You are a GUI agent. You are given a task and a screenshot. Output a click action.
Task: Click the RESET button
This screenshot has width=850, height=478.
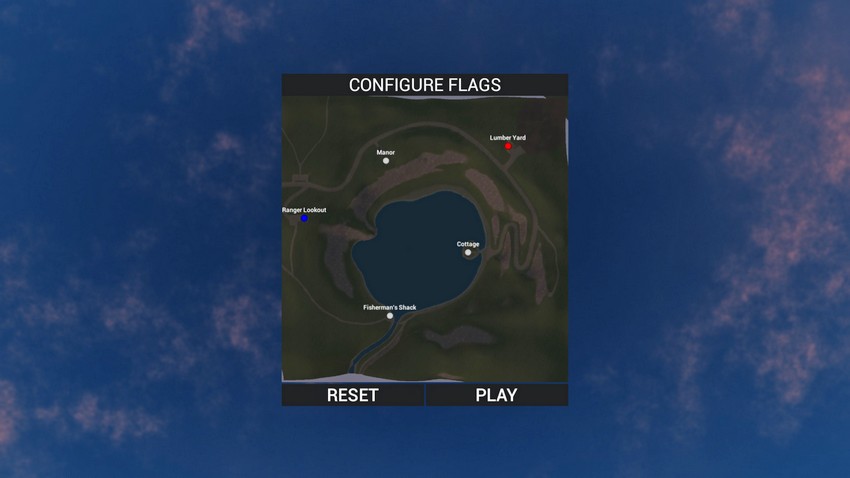(x=352, y=395)
